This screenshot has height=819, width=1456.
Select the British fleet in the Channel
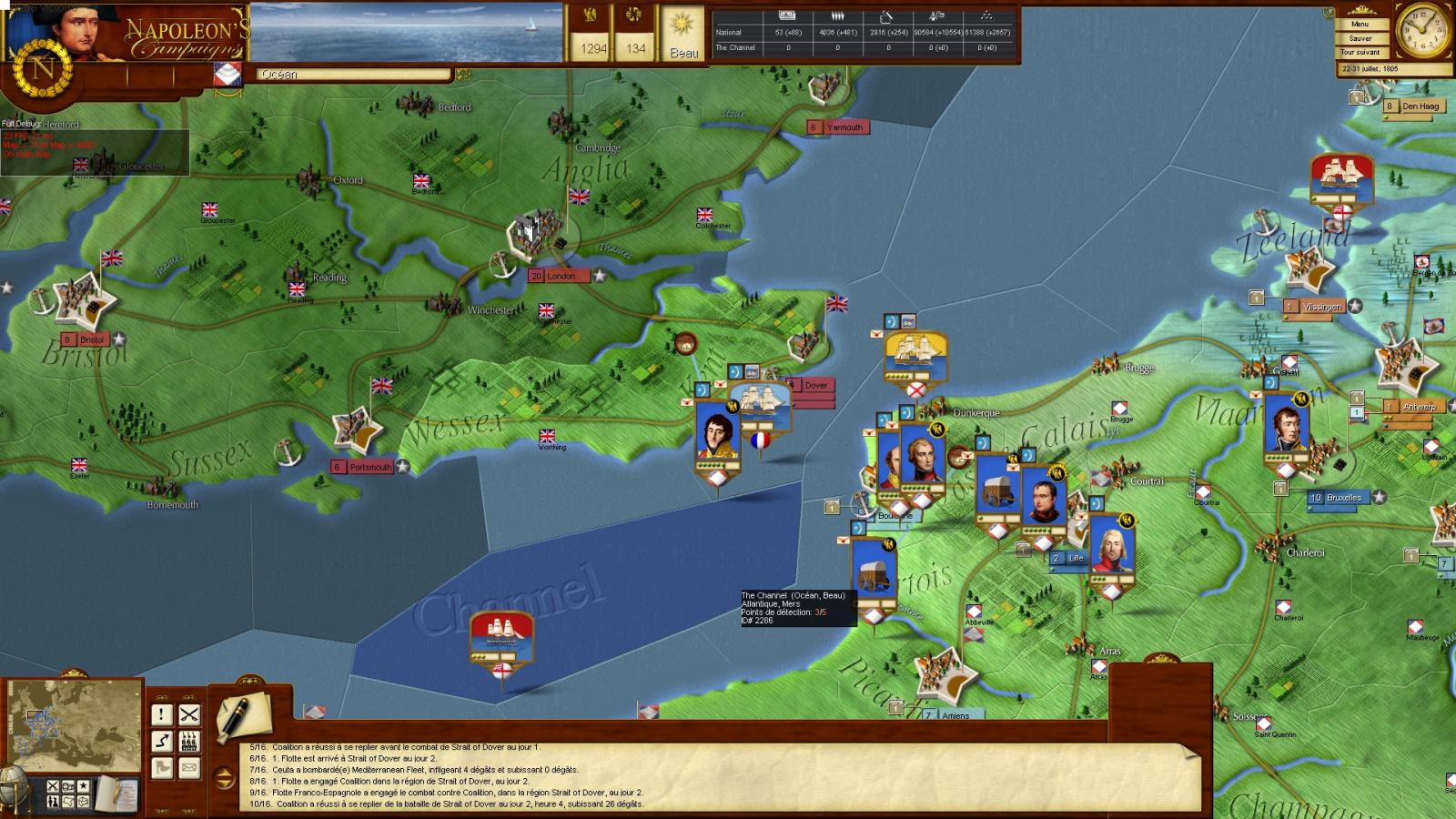click(x=501, y=639)
